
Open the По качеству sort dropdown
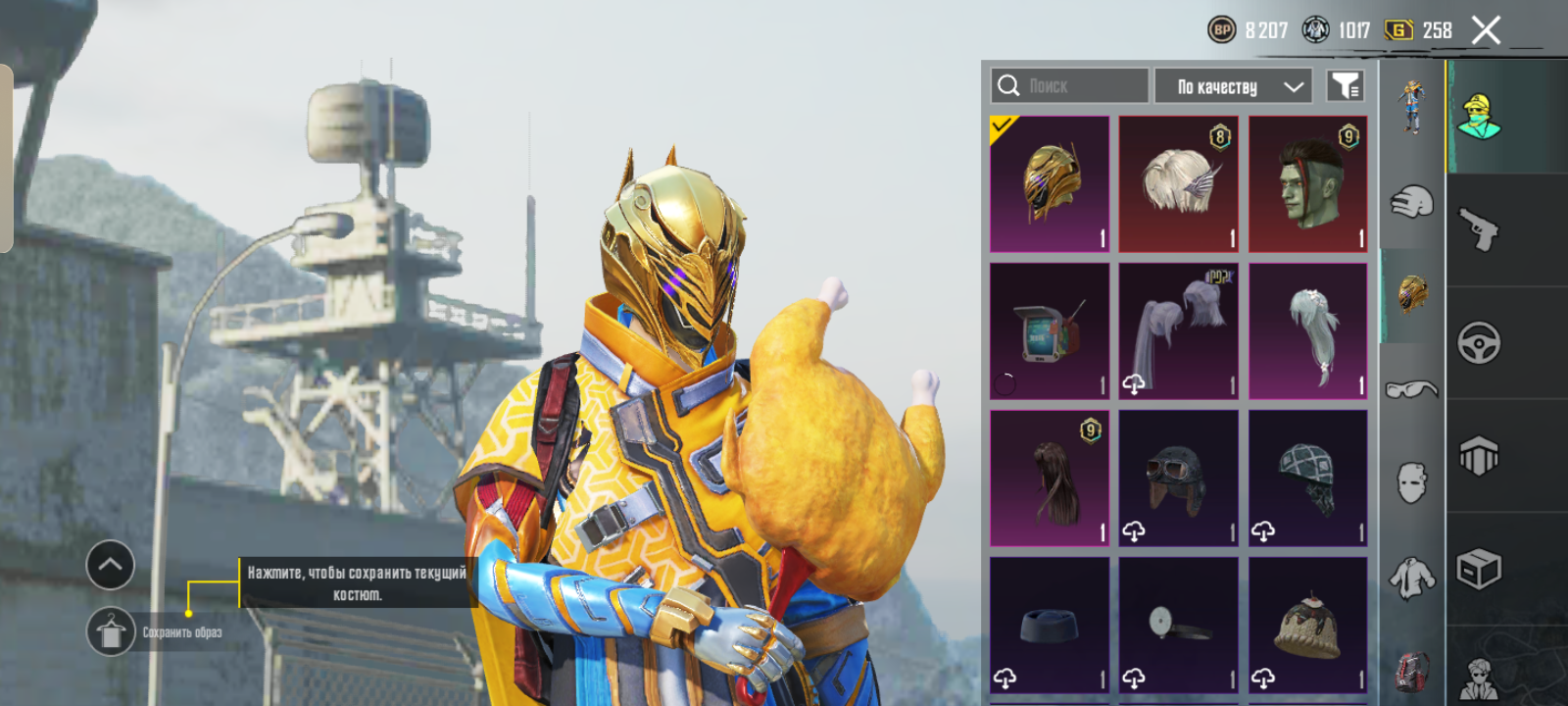1233,86
